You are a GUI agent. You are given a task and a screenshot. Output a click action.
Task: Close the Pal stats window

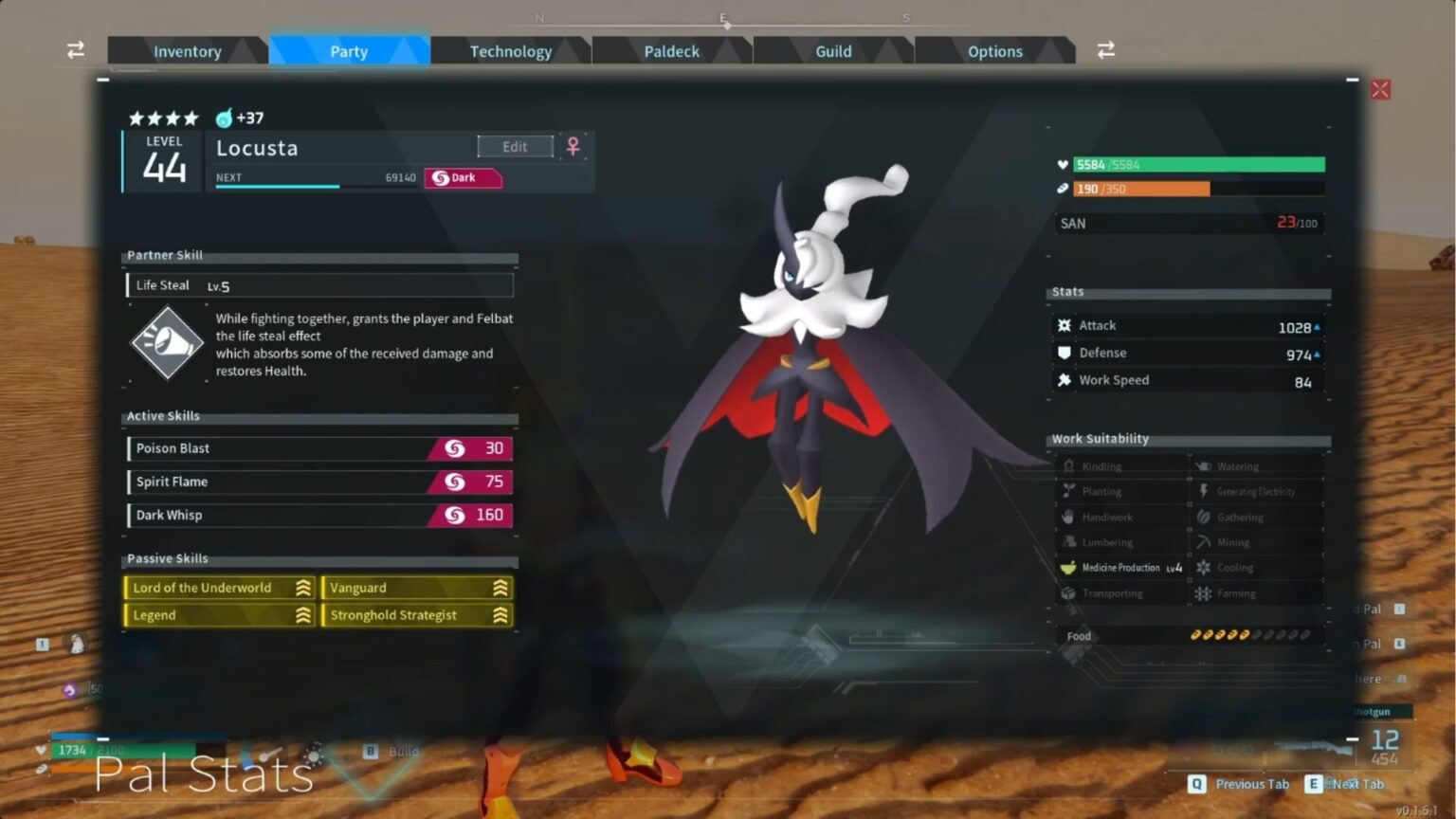1380,90
